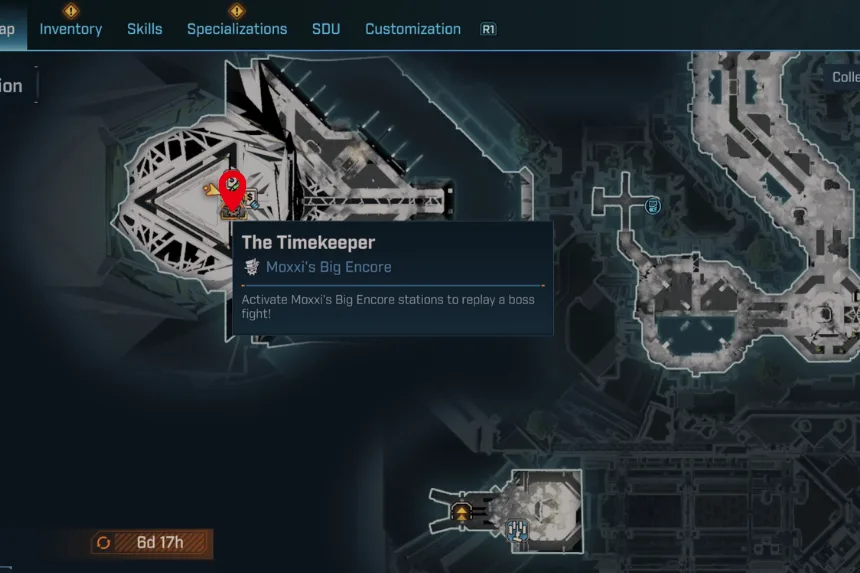Open the Specializations tab
This screenshot has width=860, height=573.
point(237,29)
